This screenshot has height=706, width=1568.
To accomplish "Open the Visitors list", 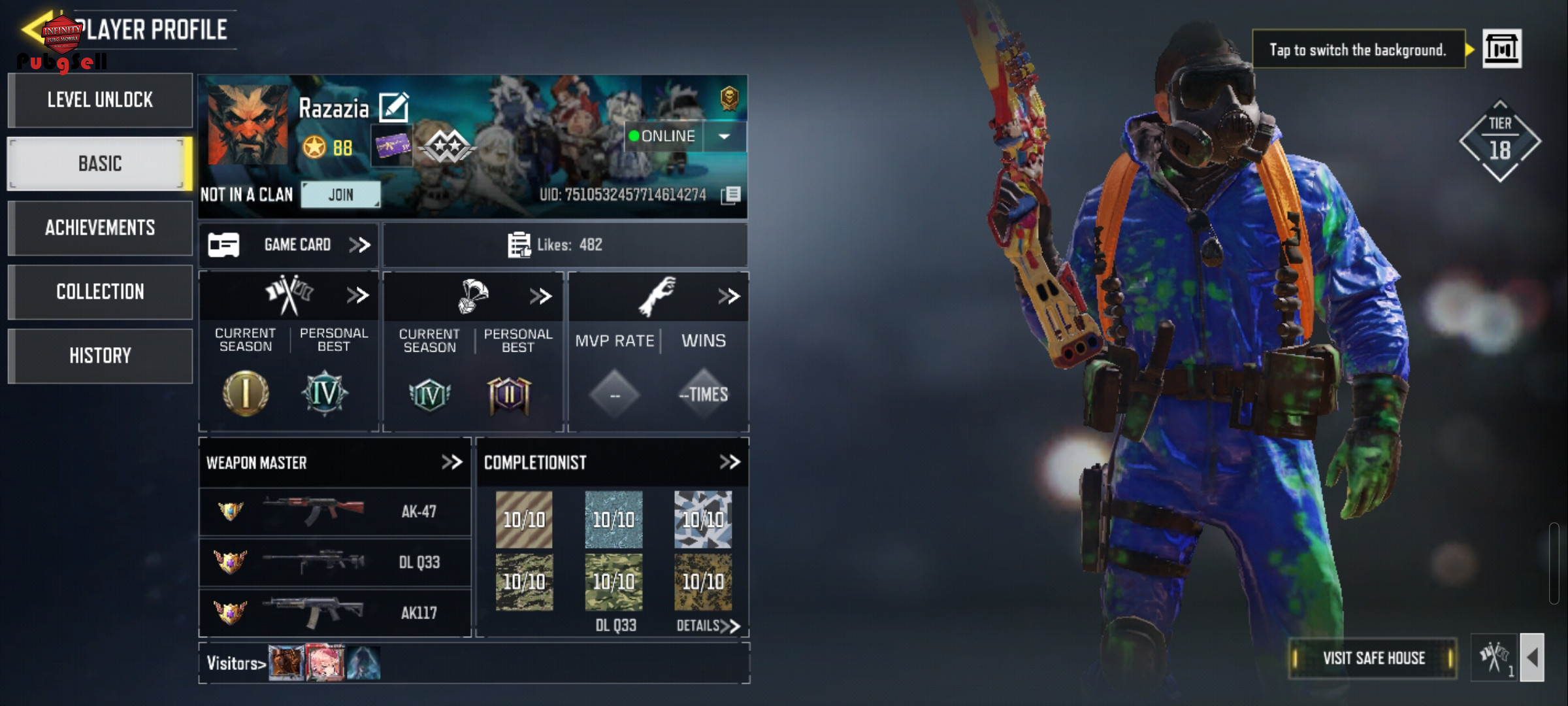I will [236, 664].
